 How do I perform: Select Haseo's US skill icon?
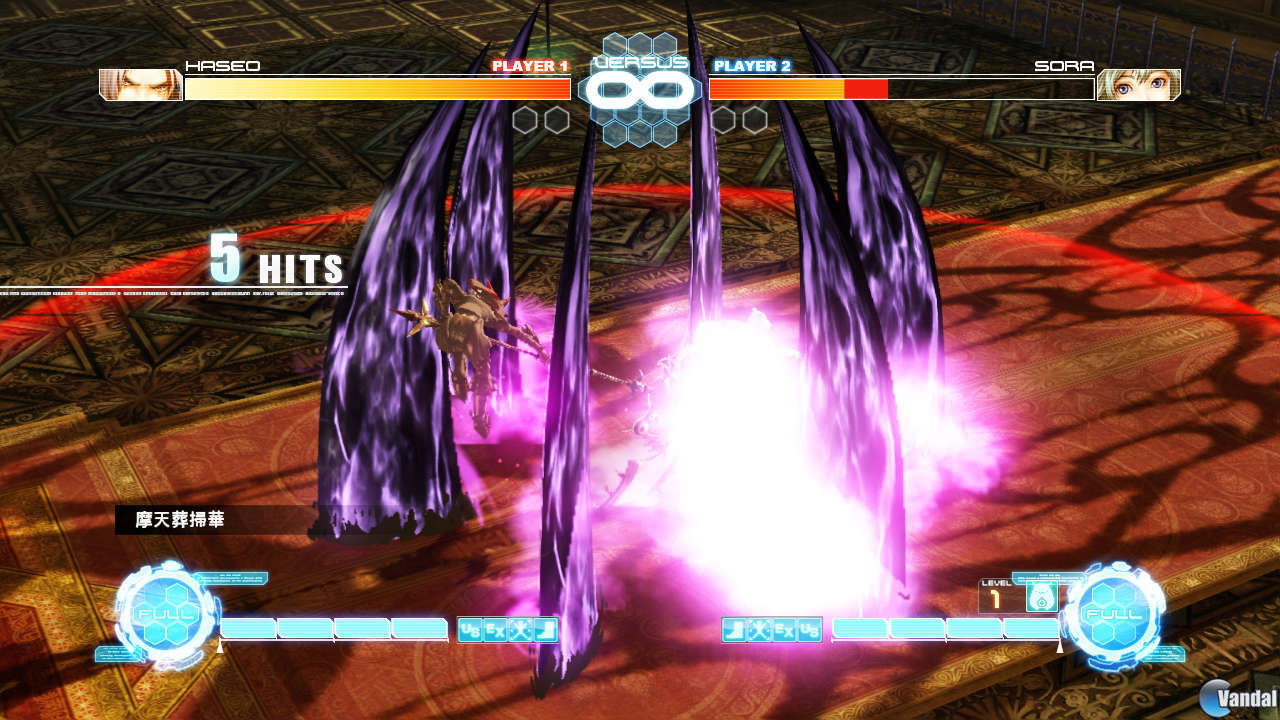click(468, 628)
